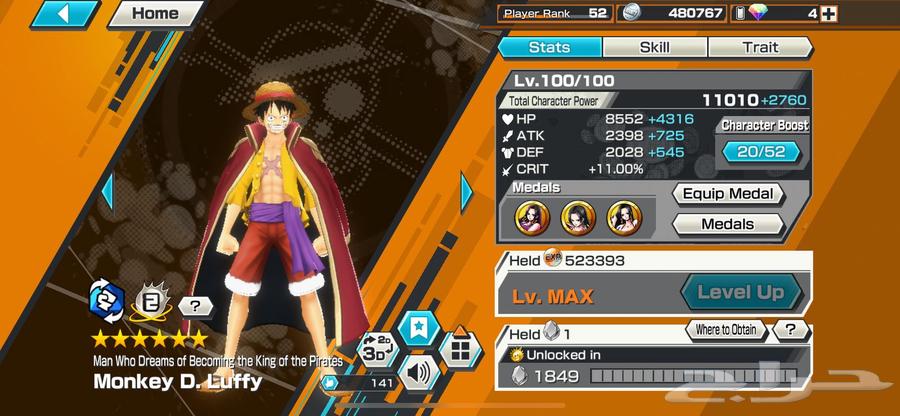
Task: Tap the Level Up button
Action: (741, 294)
